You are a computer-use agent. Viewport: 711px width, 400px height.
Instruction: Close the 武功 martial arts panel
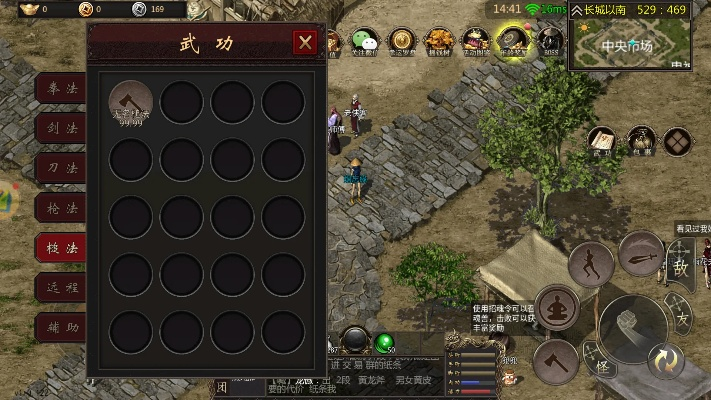pyautogui.click(x=305, y=42)
